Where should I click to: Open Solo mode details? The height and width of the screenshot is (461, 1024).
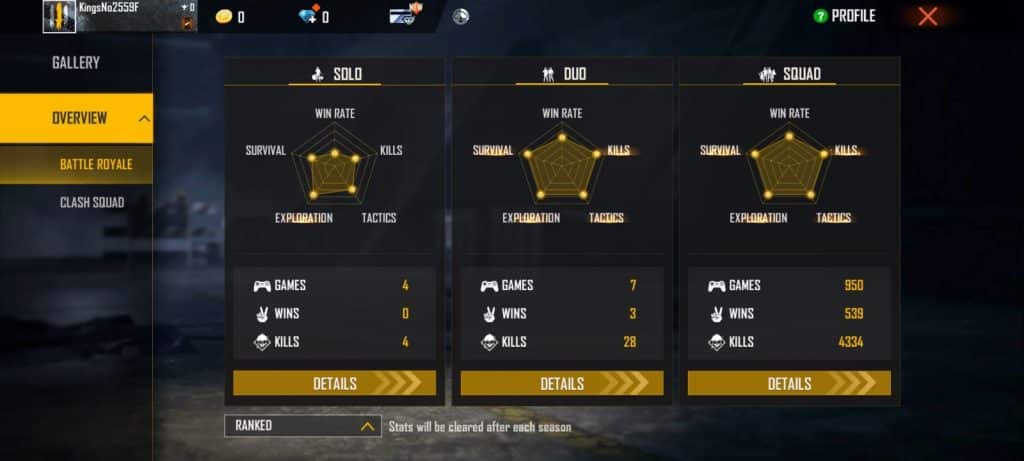pyautogui.click(x=334, y=383)
